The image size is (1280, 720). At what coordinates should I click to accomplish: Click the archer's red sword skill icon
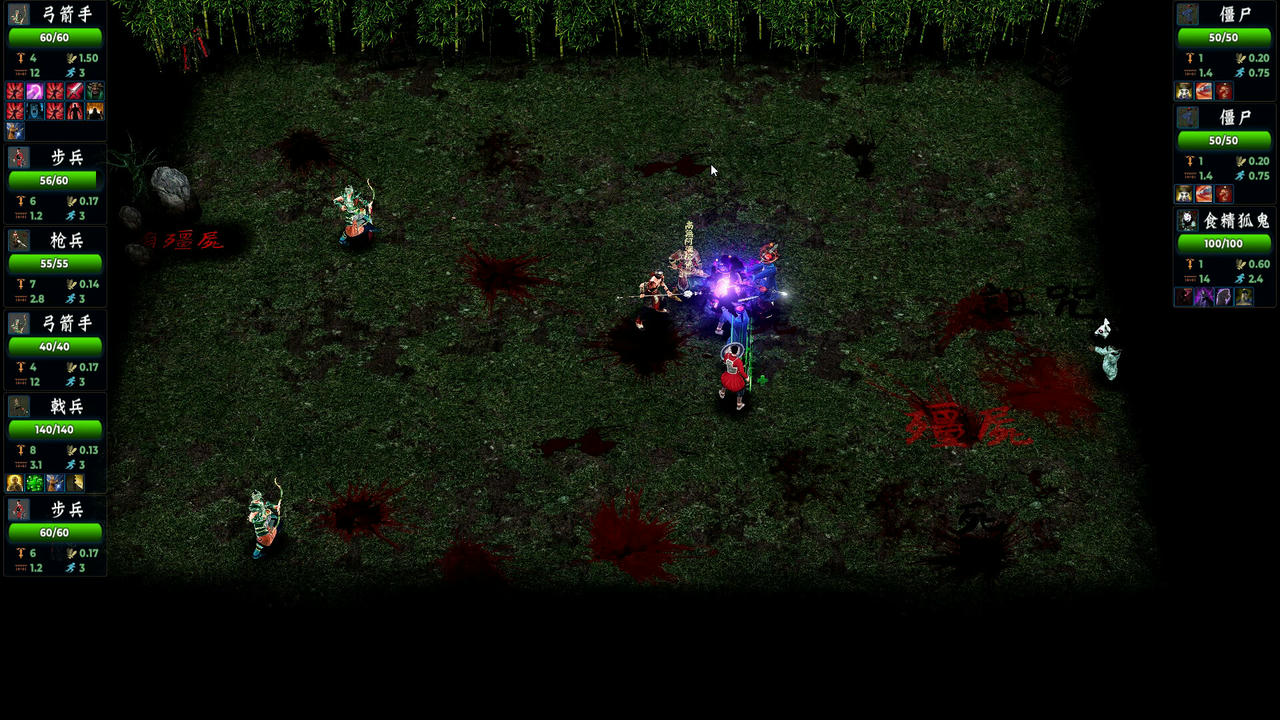point(75,91)
